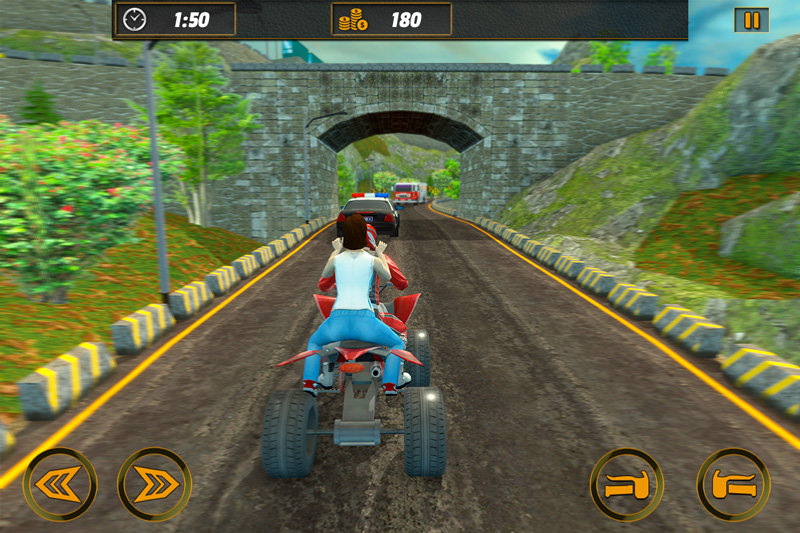Pause the game with the pause button
This screenshot has height=533, width=800.
coord(751,20)
